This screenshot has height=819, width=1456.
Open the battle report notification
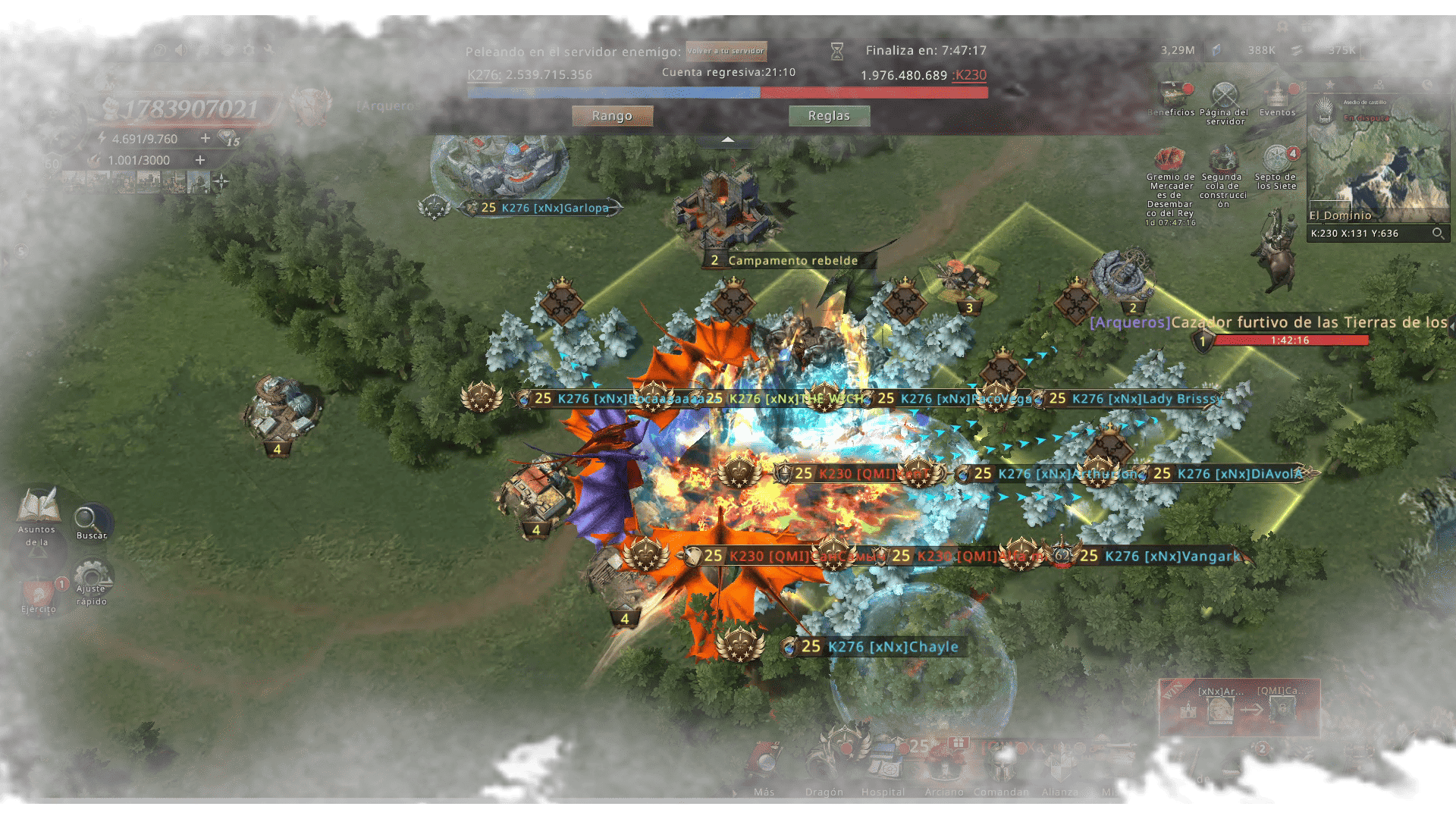click(1239, 708)
